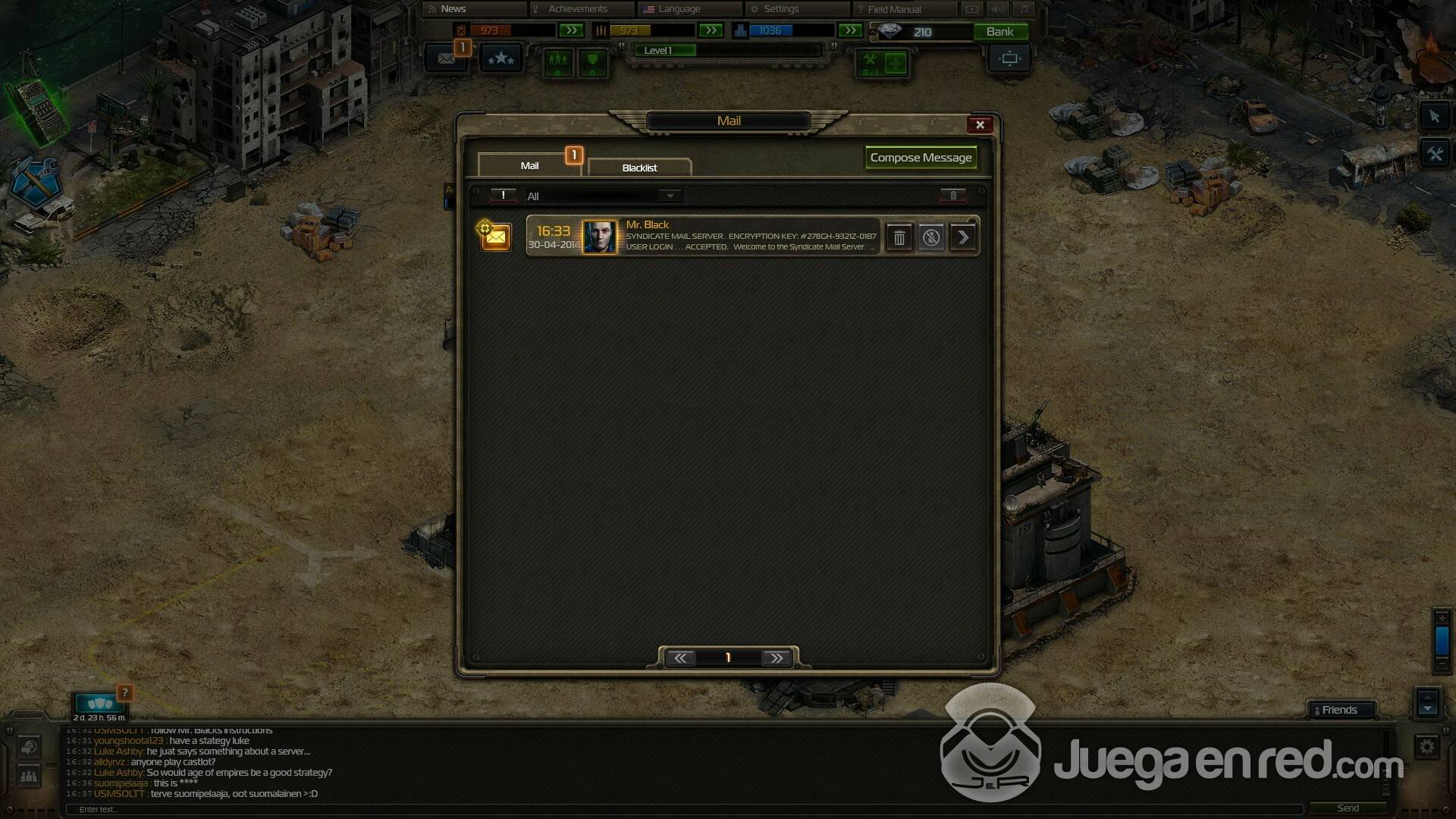Screen dimensions: 1456x819
Task: Send the chat message
Action: tap(1348, 808)
